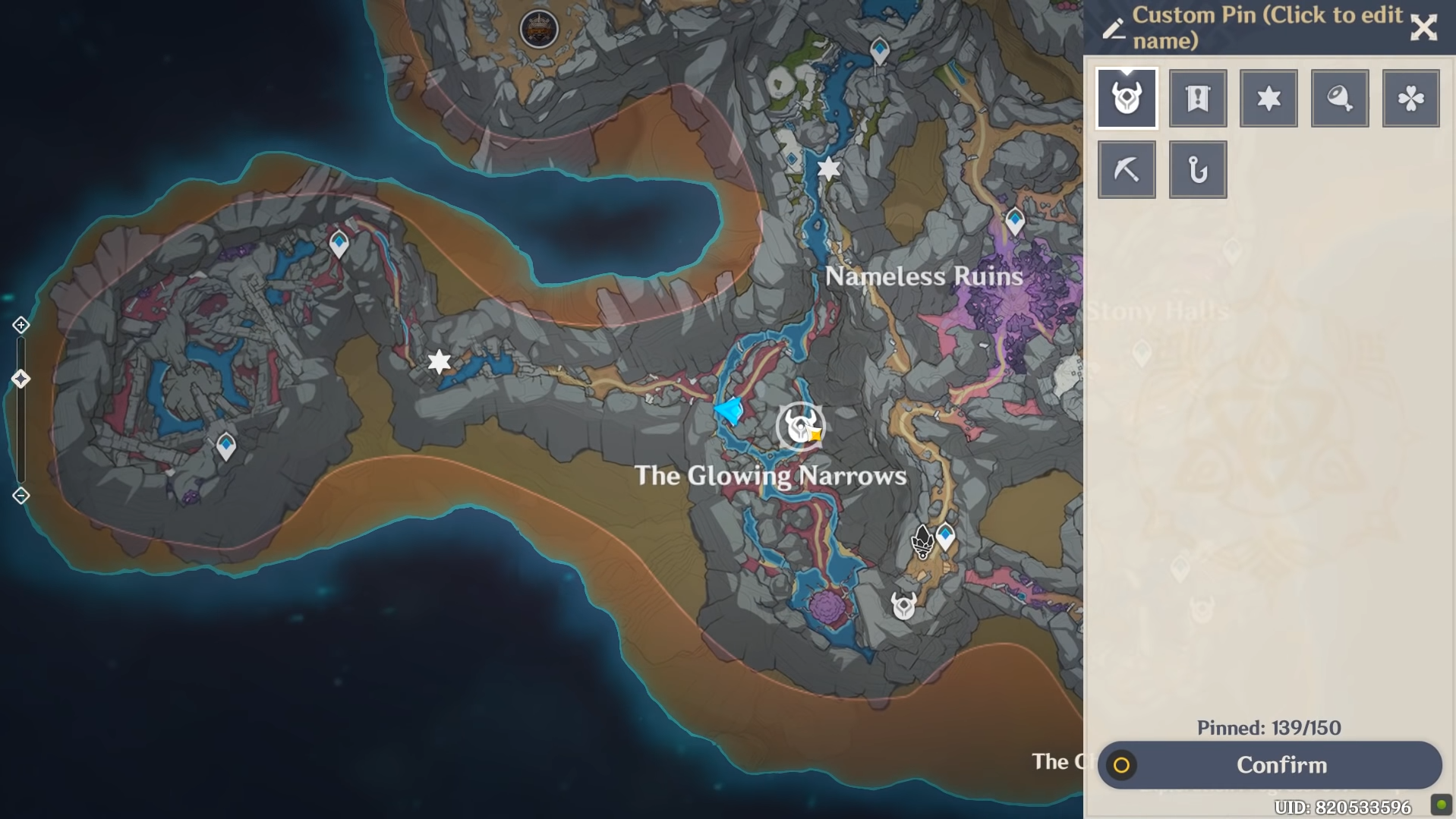Select the magnifying glass pin icon
1456x819 pixels.
[x=1340, y=99]
